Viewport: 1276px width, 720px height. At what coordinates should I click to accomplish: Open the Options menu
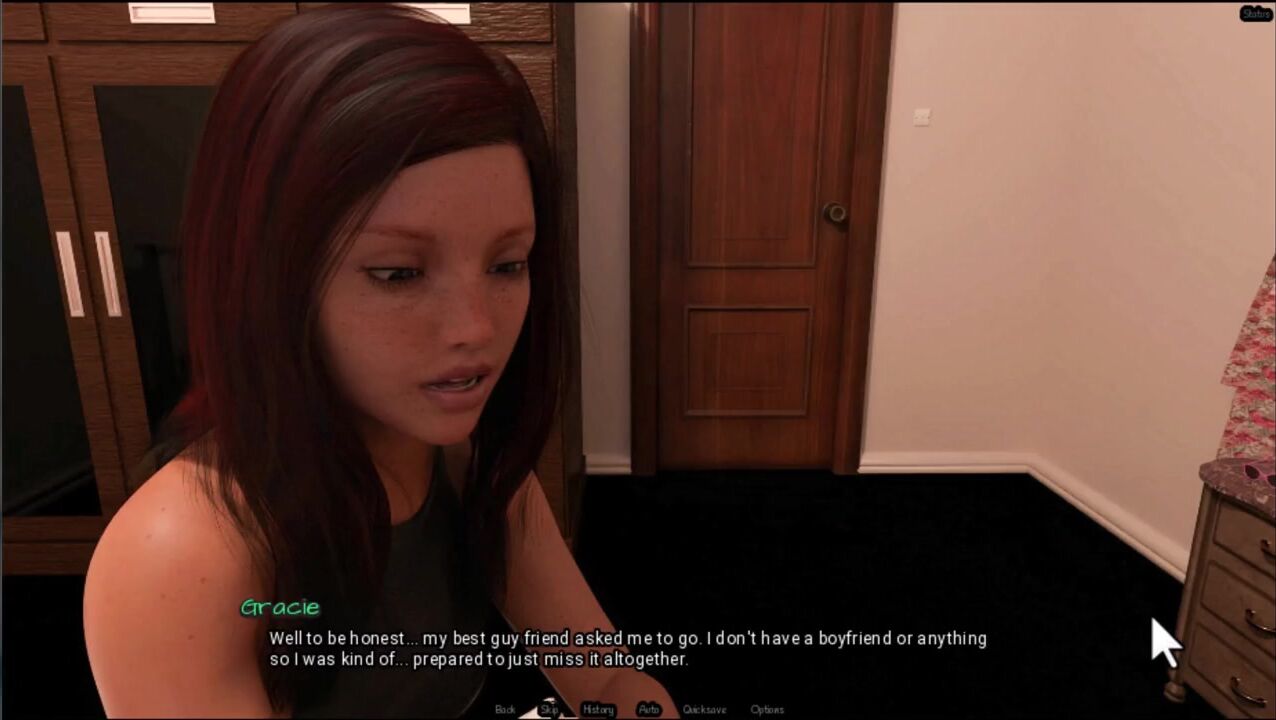click(x=767, y=709)
